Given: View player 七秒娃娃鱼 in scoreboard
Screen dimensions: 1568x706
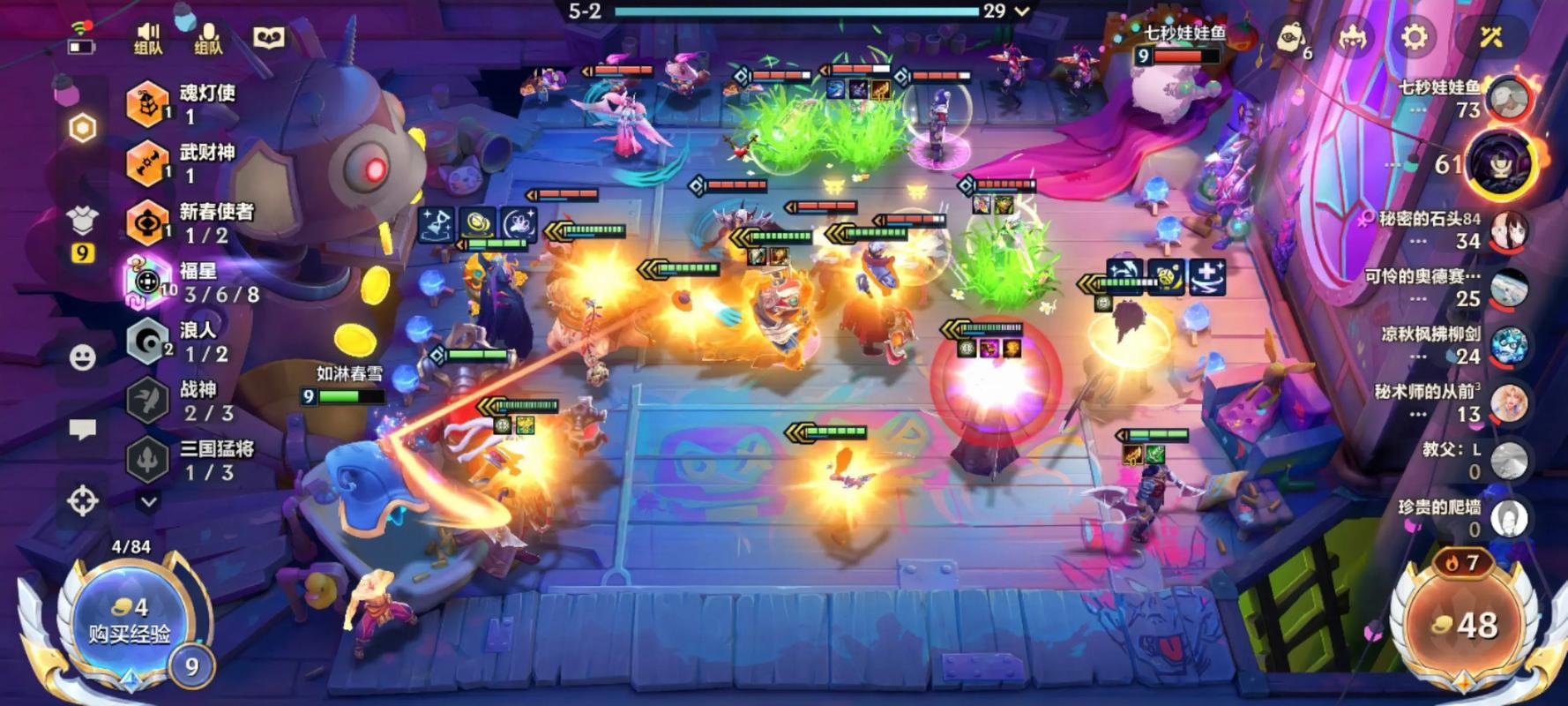Looking at the screenshot, I should point(1508,99).
